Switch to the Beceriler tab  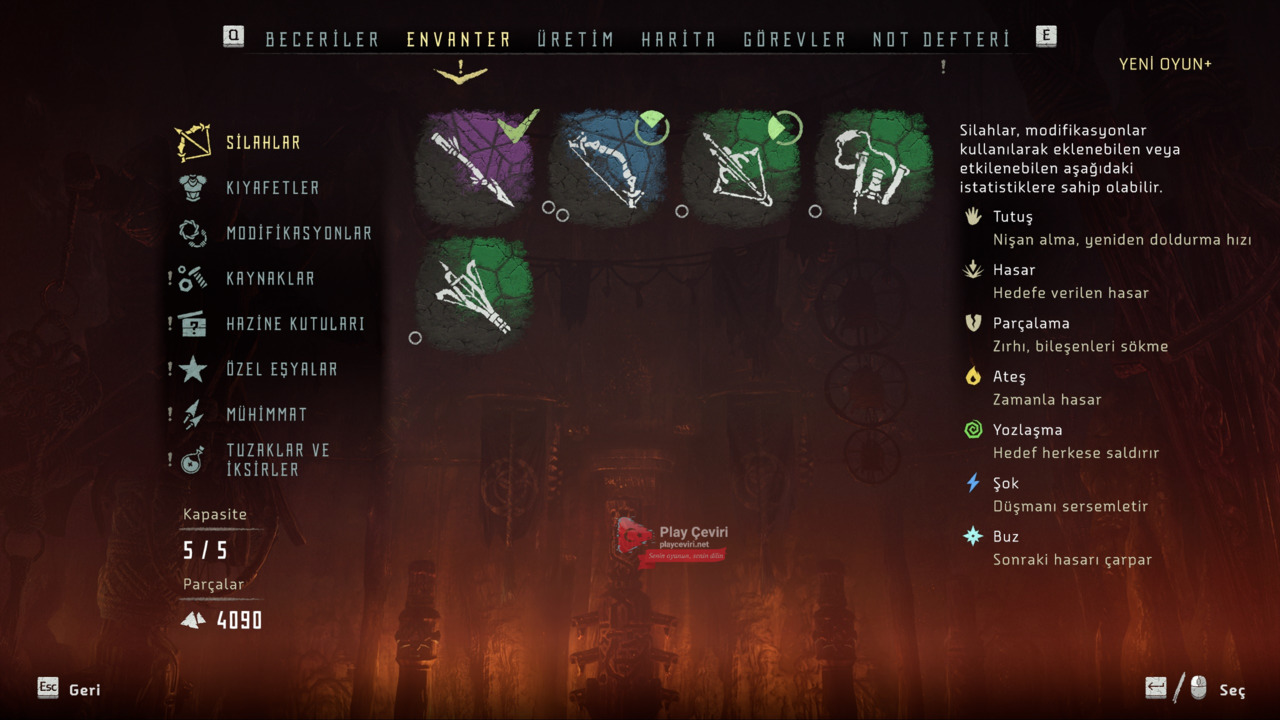pyautogui.click(x=322, y=40)
